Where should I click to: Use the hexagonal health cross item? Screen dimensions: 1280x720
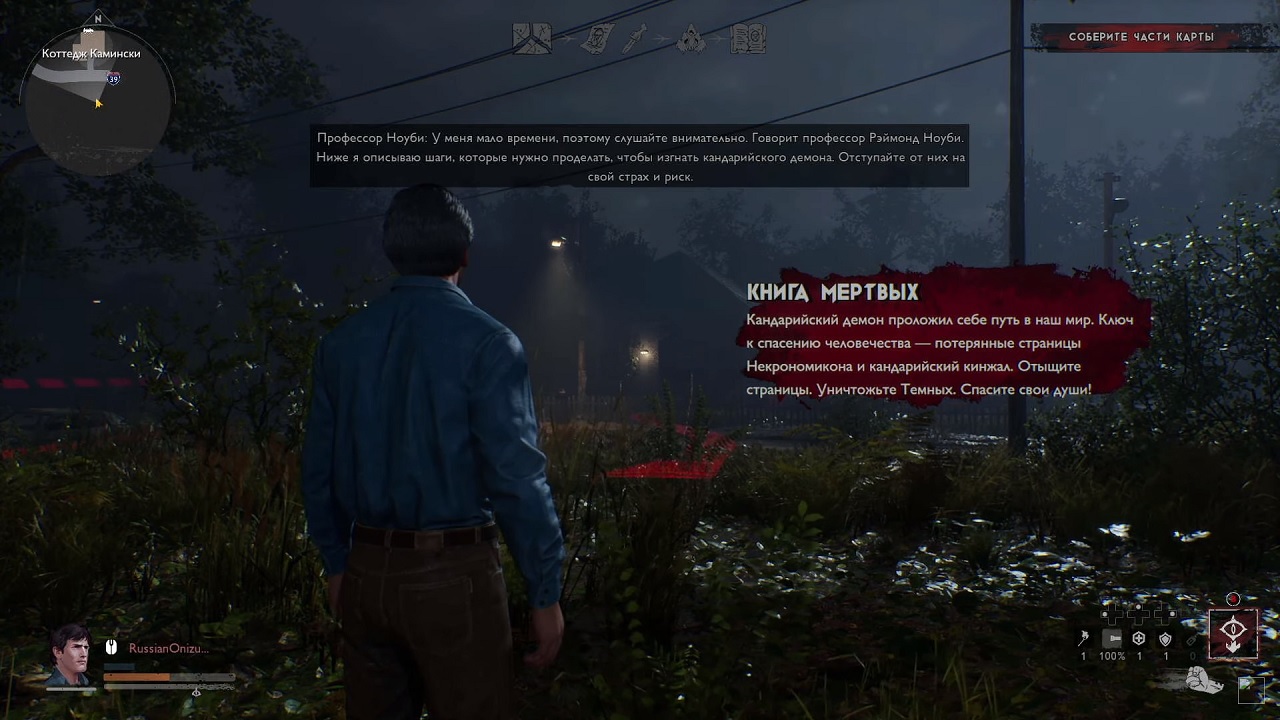pyautogui.click(x=1139, y=639)
